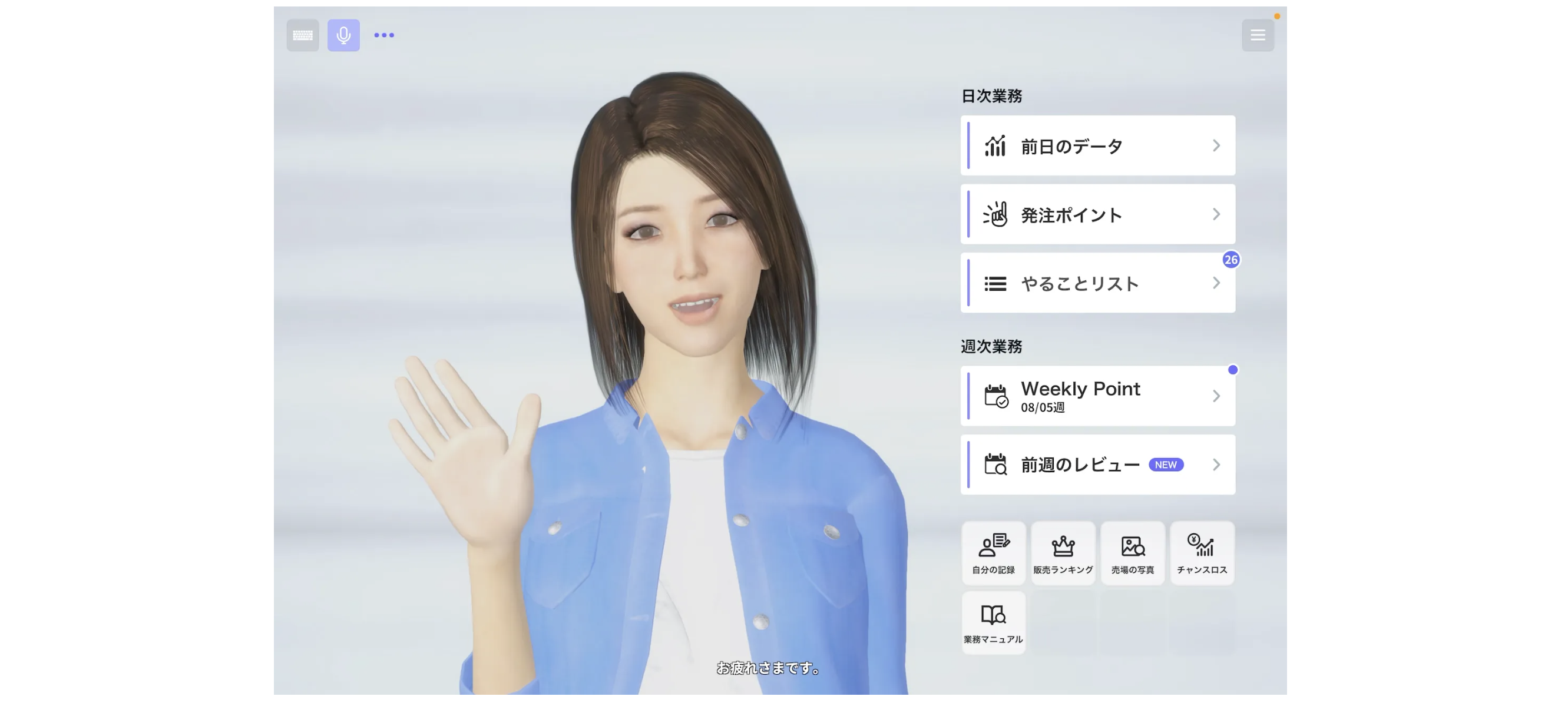Click the blue dot on Weekly Point card

(x=1233, y=369)
